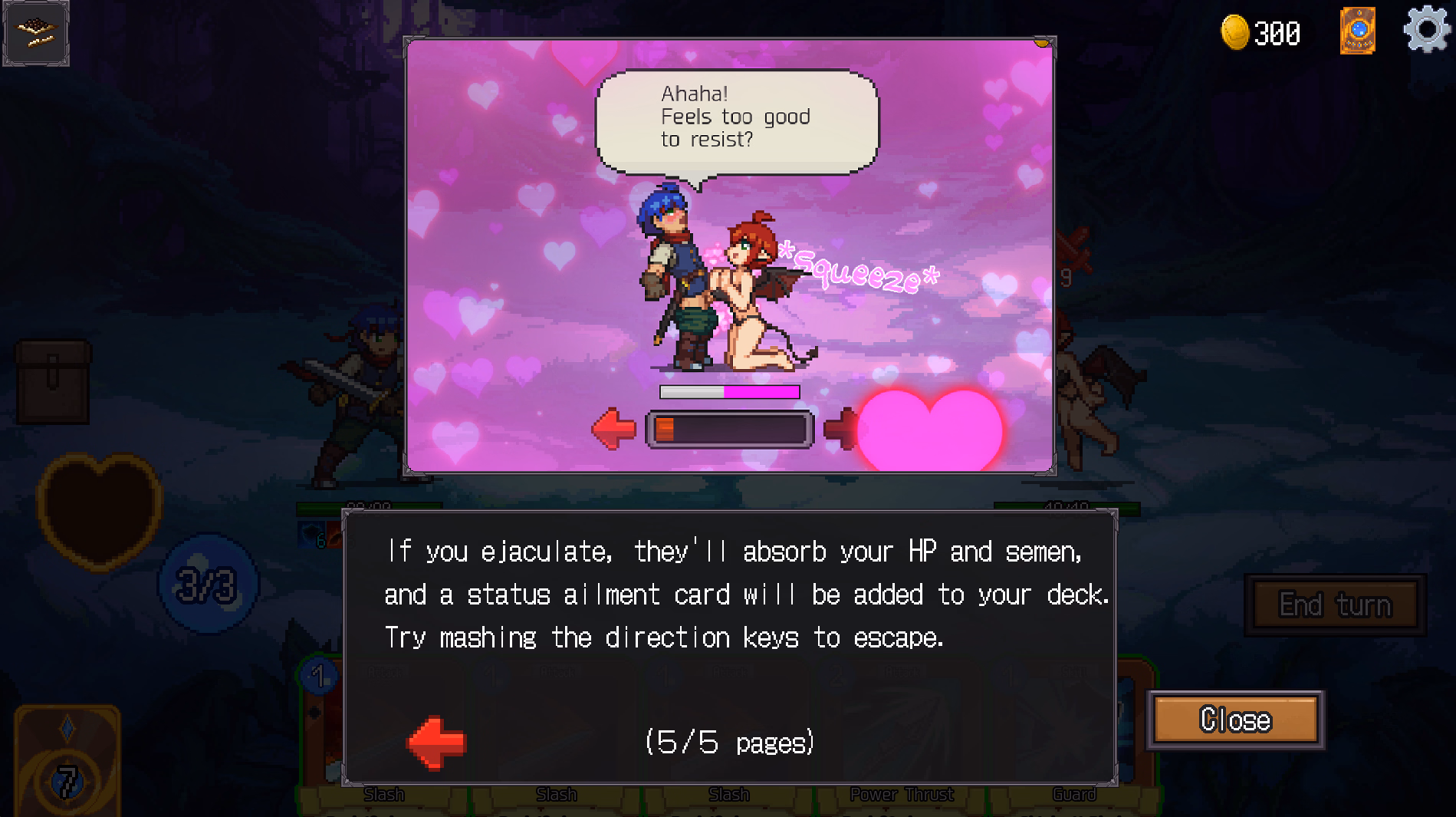Click the End turn button
This screenshot has width=1456, height=817.
pos(1334,605)
